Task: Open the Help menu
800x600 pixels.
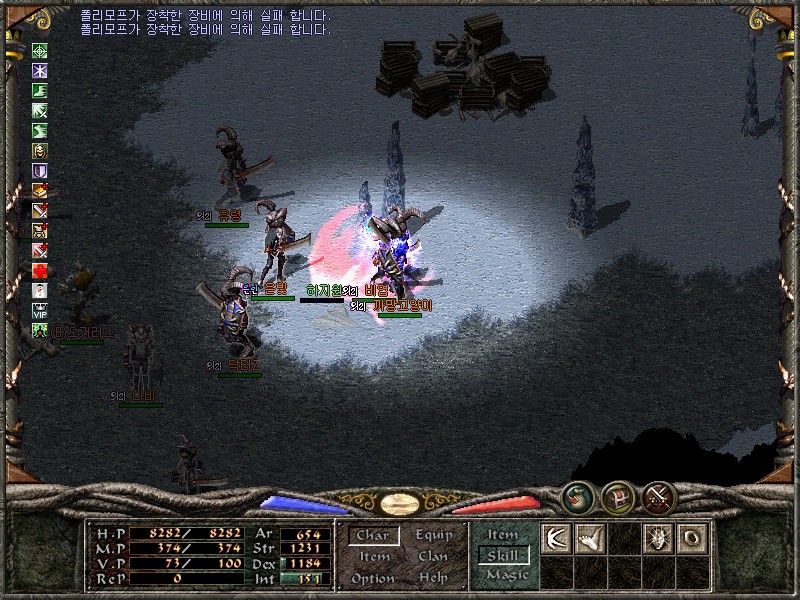Action: coord(433,578)
